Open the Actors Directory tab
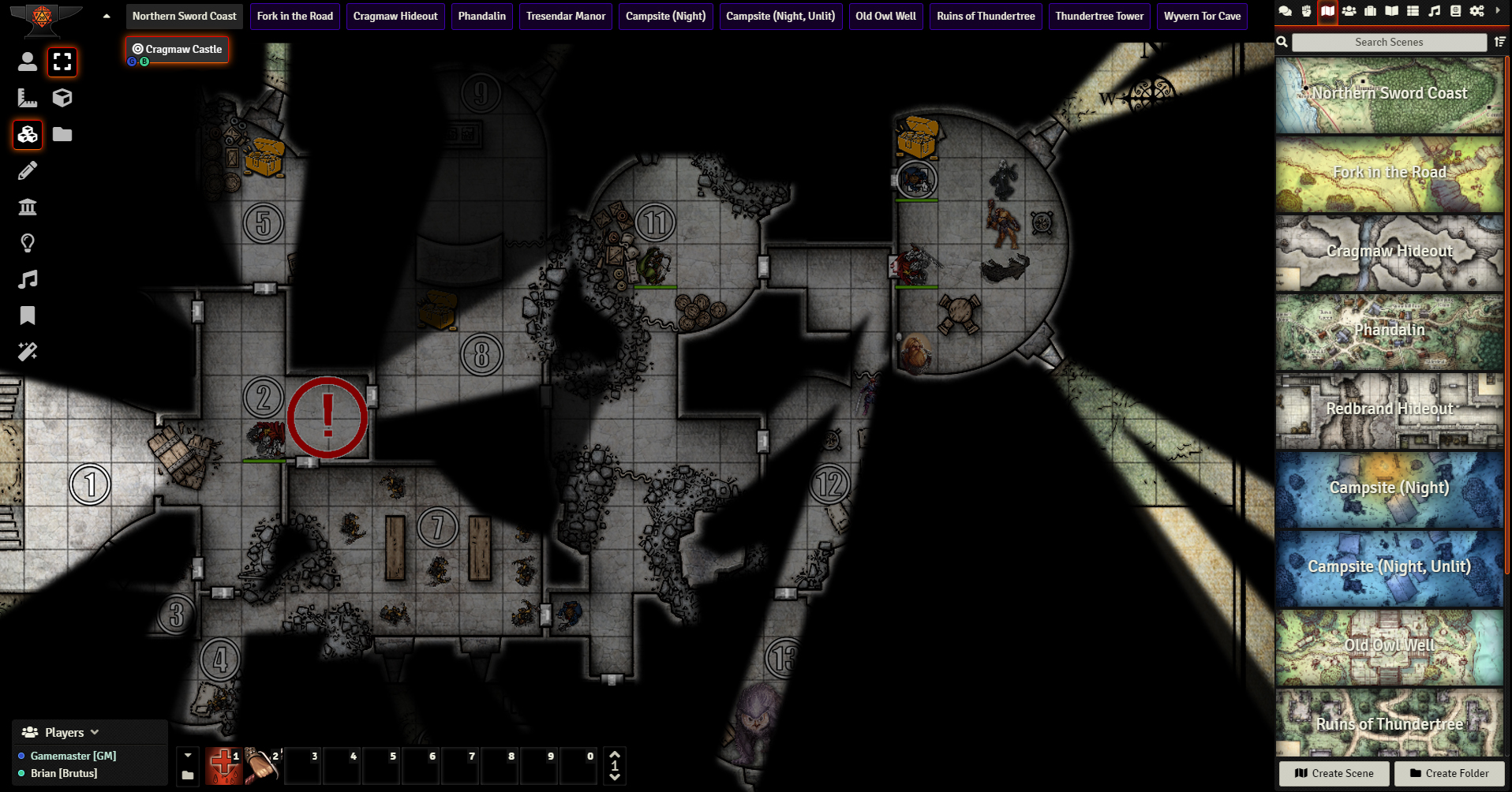Viewport: 1512px width, 792px height. [x=1350, y=11]
